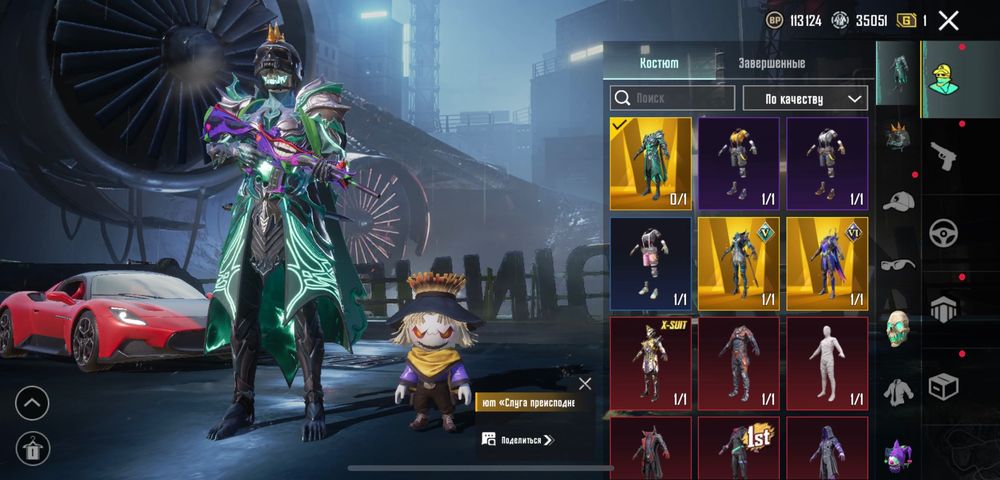Open the steering wheel vehicle category
Image resolution: width=1000 pixels, height=480 pixels.
tap(942, 232)
